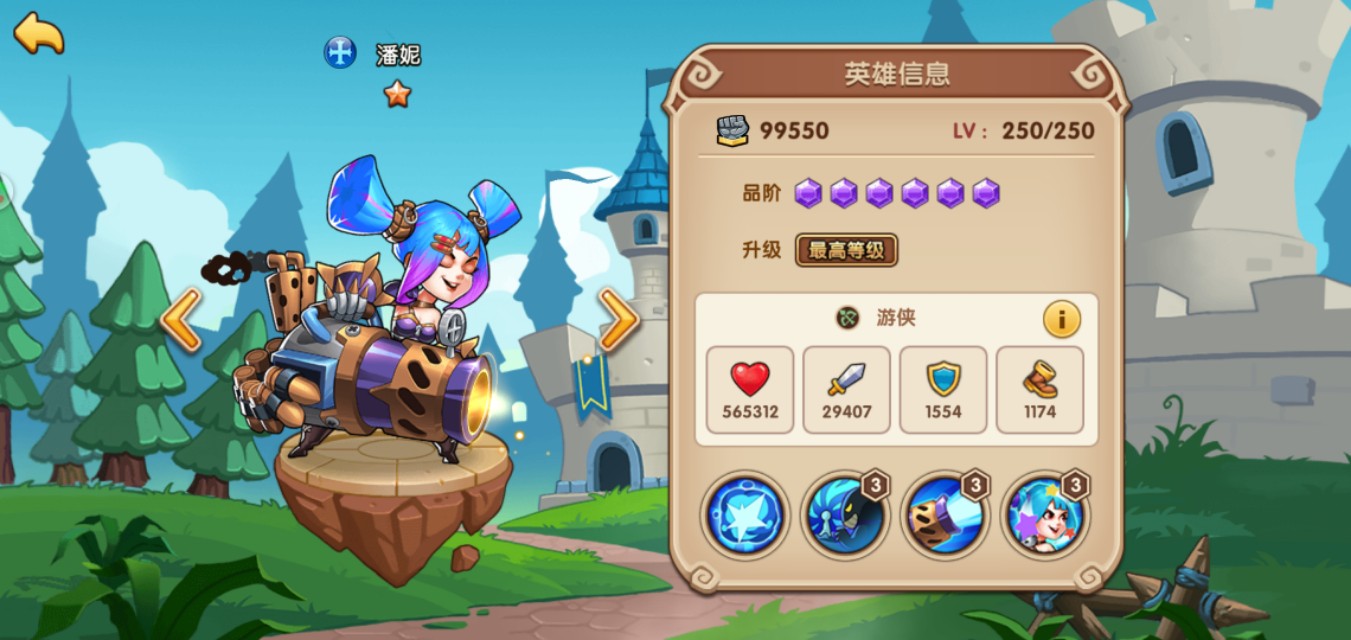Switch to the next hero
Image resolution: width=1351 pixels, height=640 pixels.
[619, 320]
